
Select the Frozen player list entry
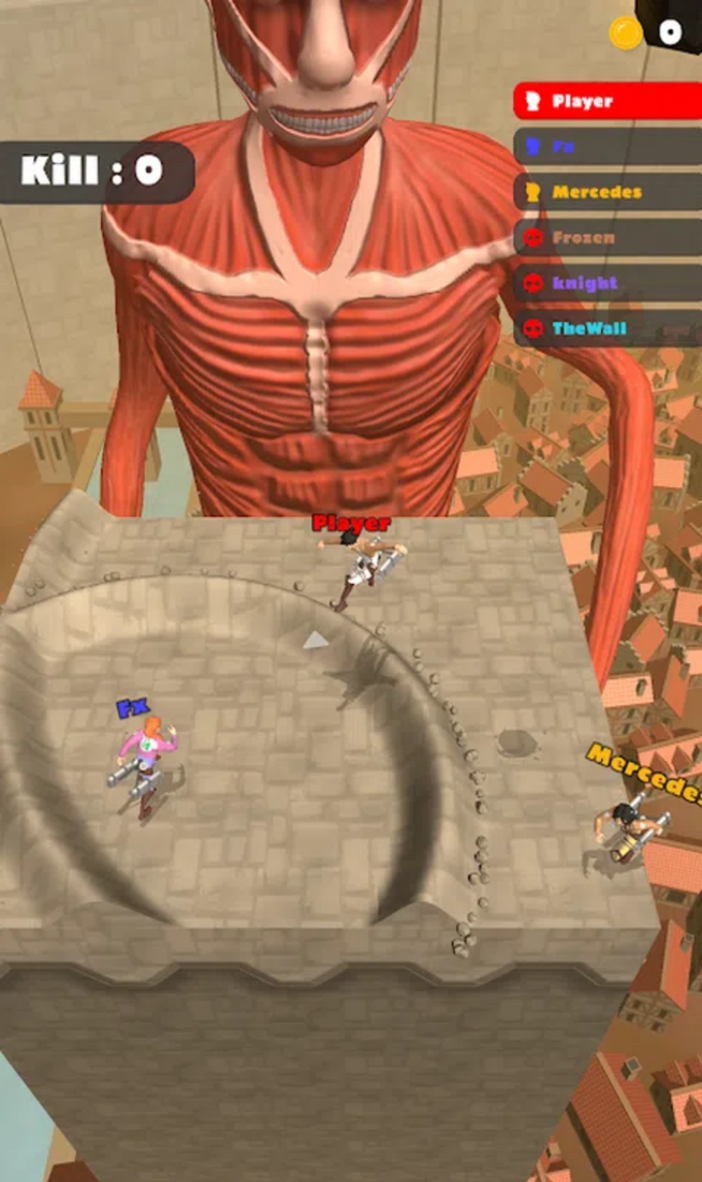point(607,238)
